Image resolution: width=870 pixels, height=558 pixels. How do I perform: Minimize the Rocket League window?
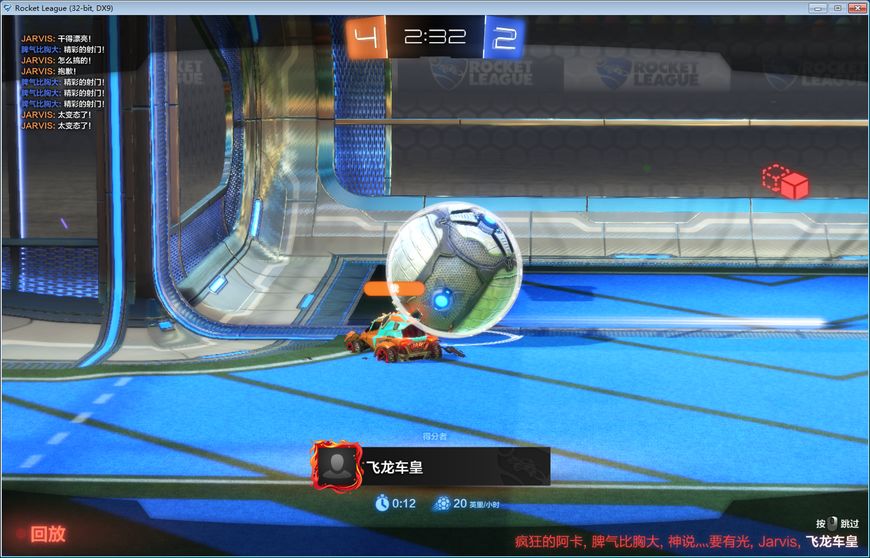816,7
